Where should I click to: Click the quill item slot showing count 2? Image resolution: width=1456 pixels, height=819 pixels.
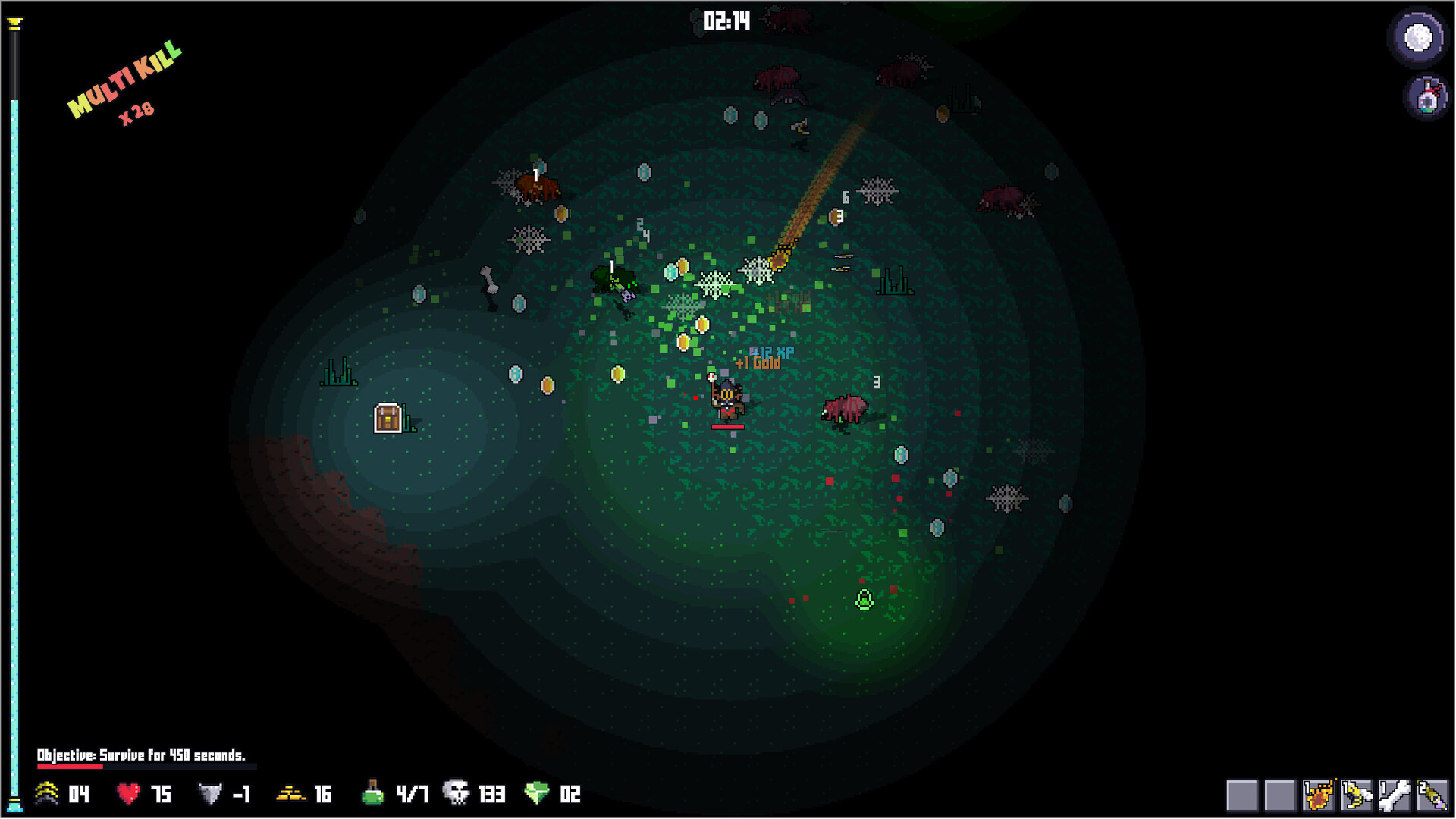tap(1433, 795)
